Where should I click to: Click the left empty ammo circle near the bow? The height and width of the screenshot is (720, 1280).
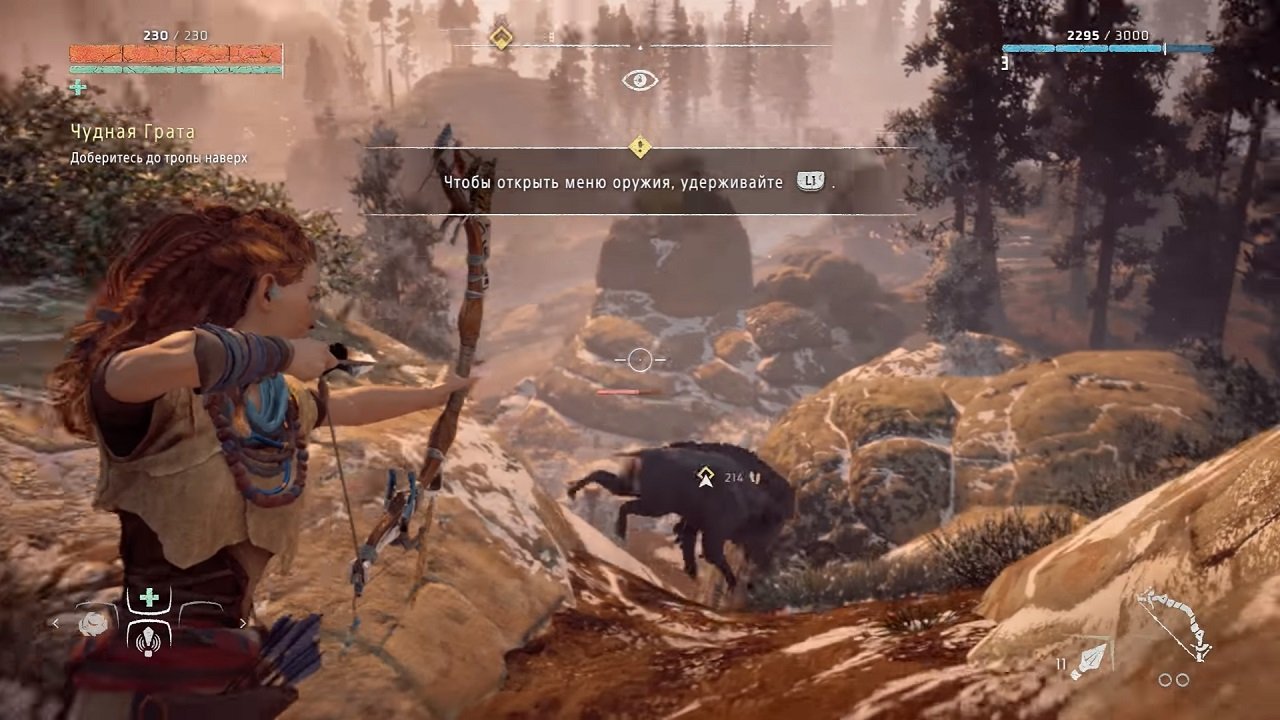(x=1164, y=679)
